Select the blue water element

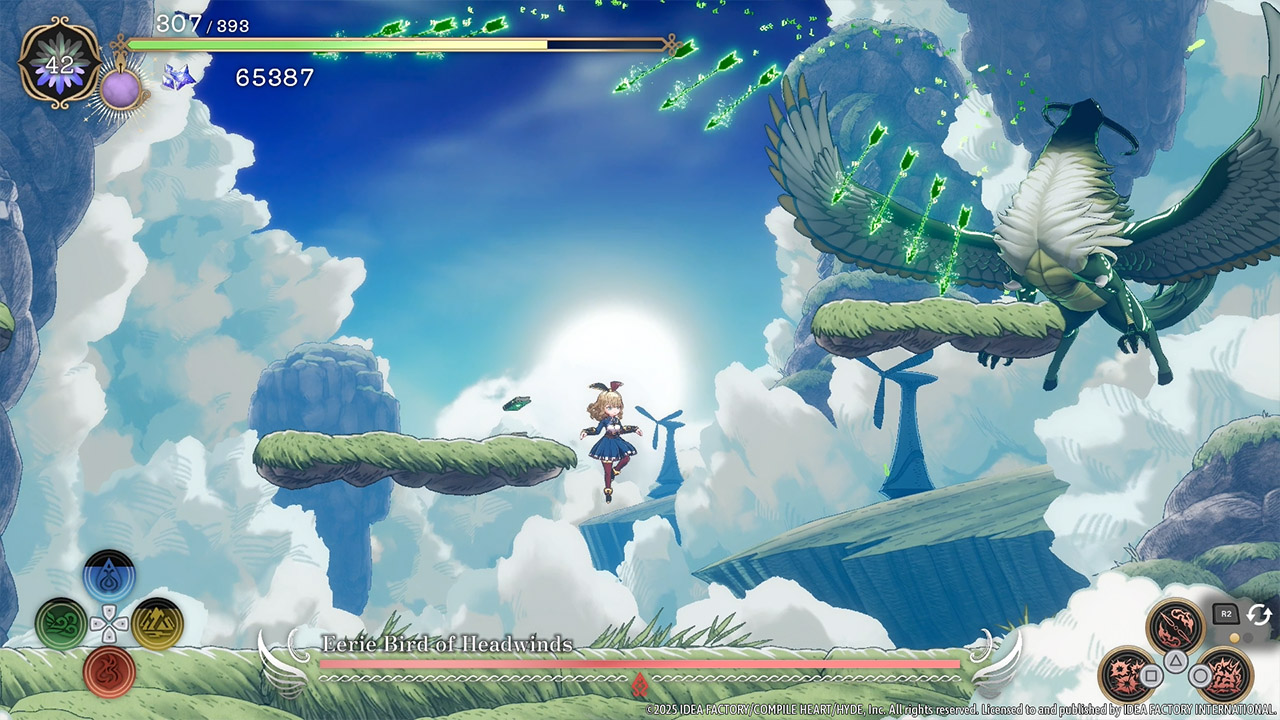coord(109,577)
